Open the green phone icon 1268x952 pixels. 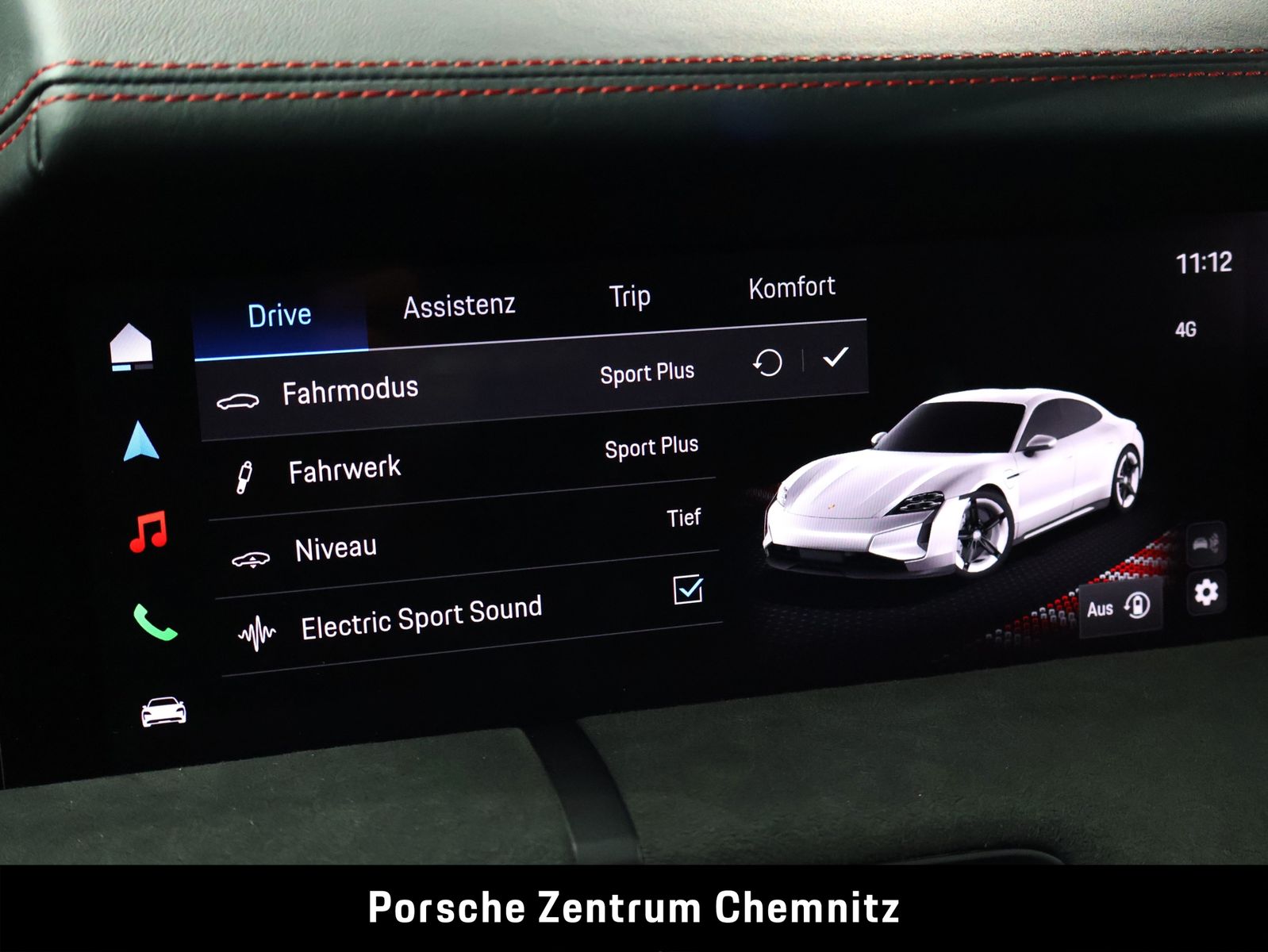pyautogui.click(x=155, y=622)
